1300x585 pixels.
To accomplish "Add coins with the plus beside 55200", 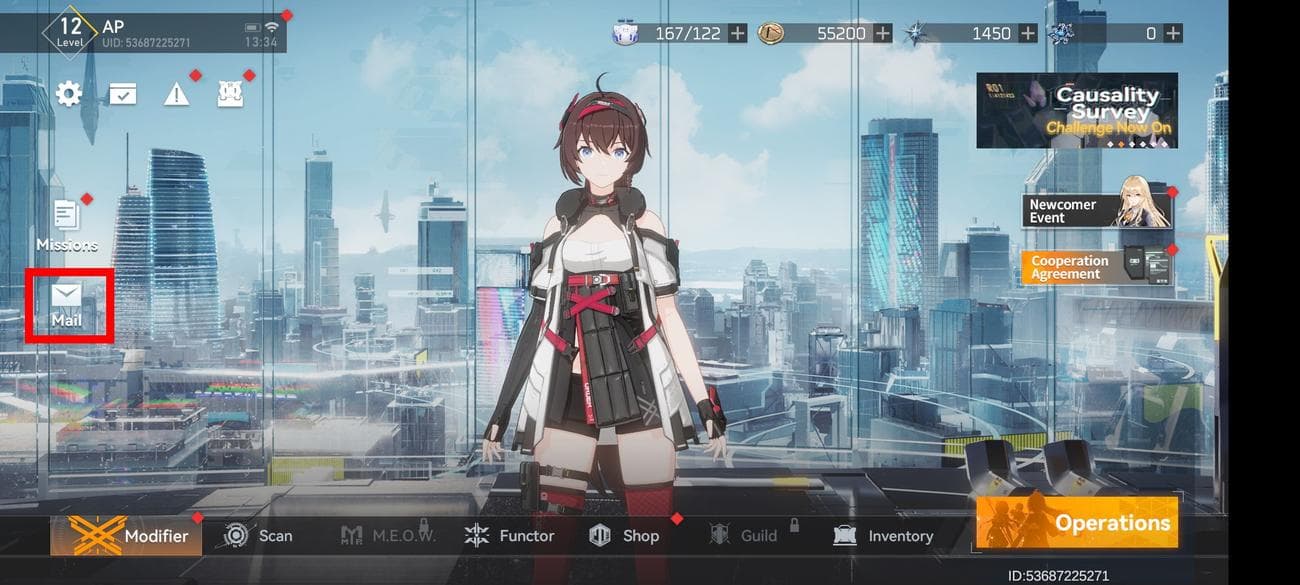I will [883, 33].
